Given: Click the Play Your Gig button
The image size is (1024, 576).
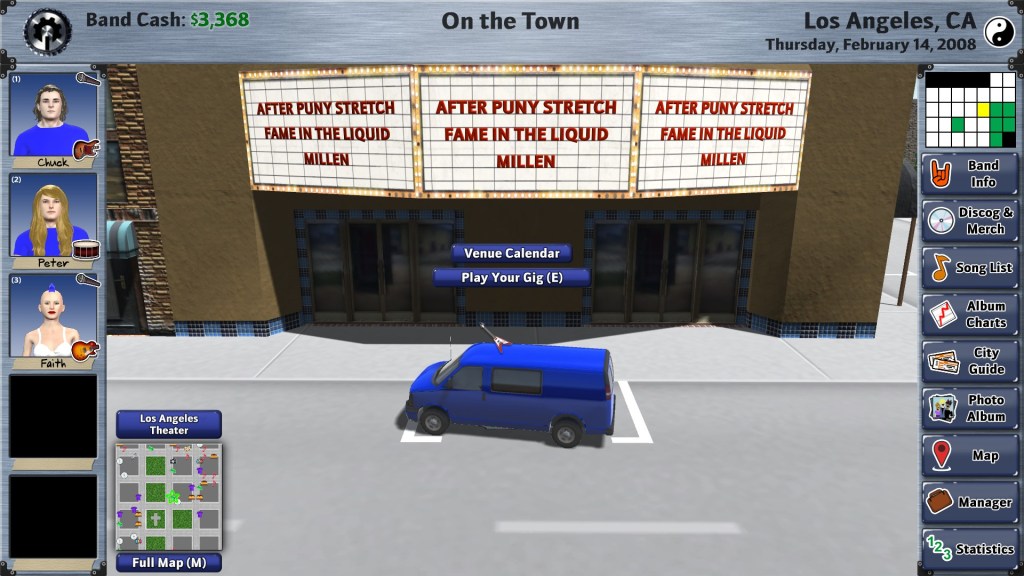Looking at the screenshot, I should click(x=511, y=278).
